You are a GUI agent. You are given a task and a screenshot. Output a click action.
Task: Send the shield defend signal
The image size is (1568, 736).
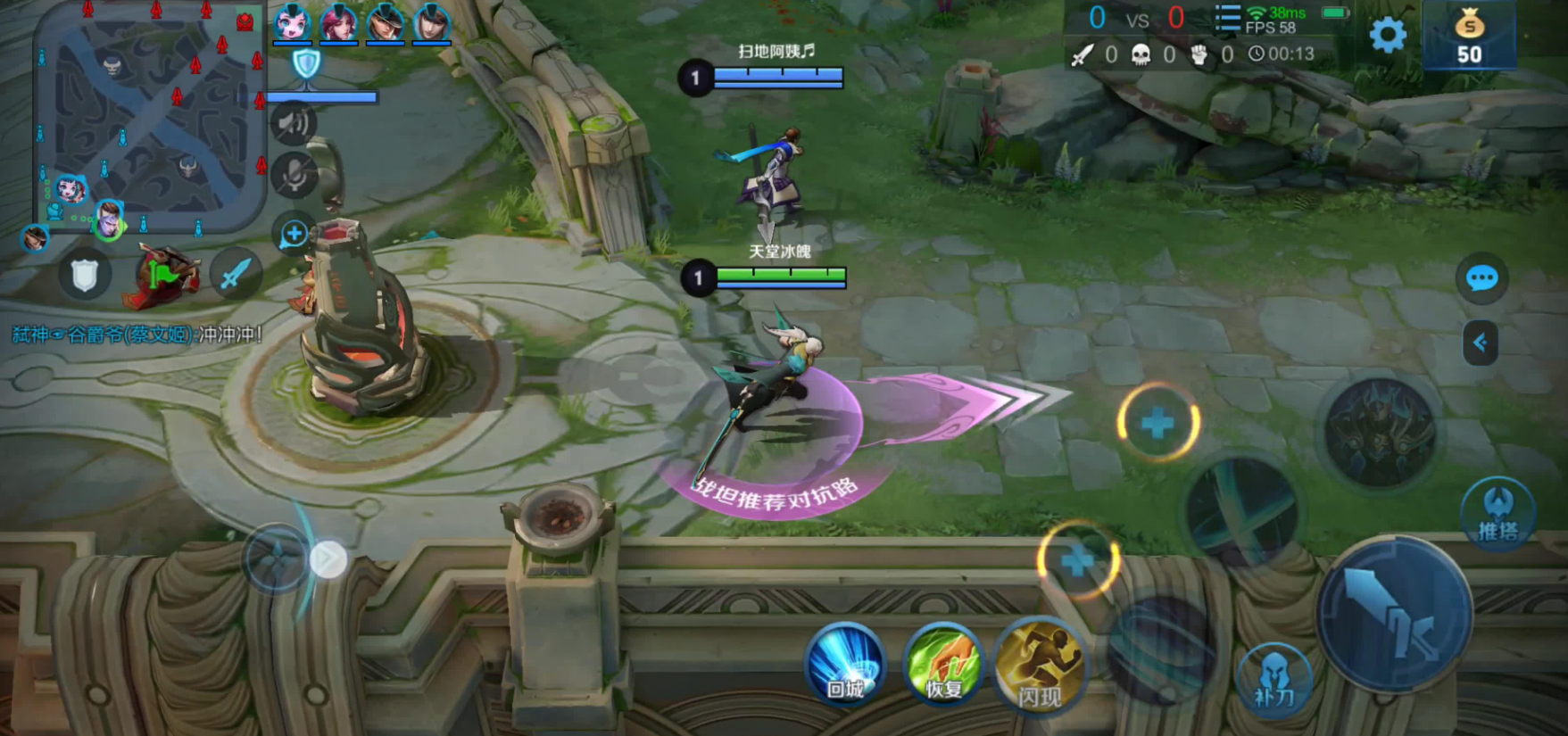(84, 275)
